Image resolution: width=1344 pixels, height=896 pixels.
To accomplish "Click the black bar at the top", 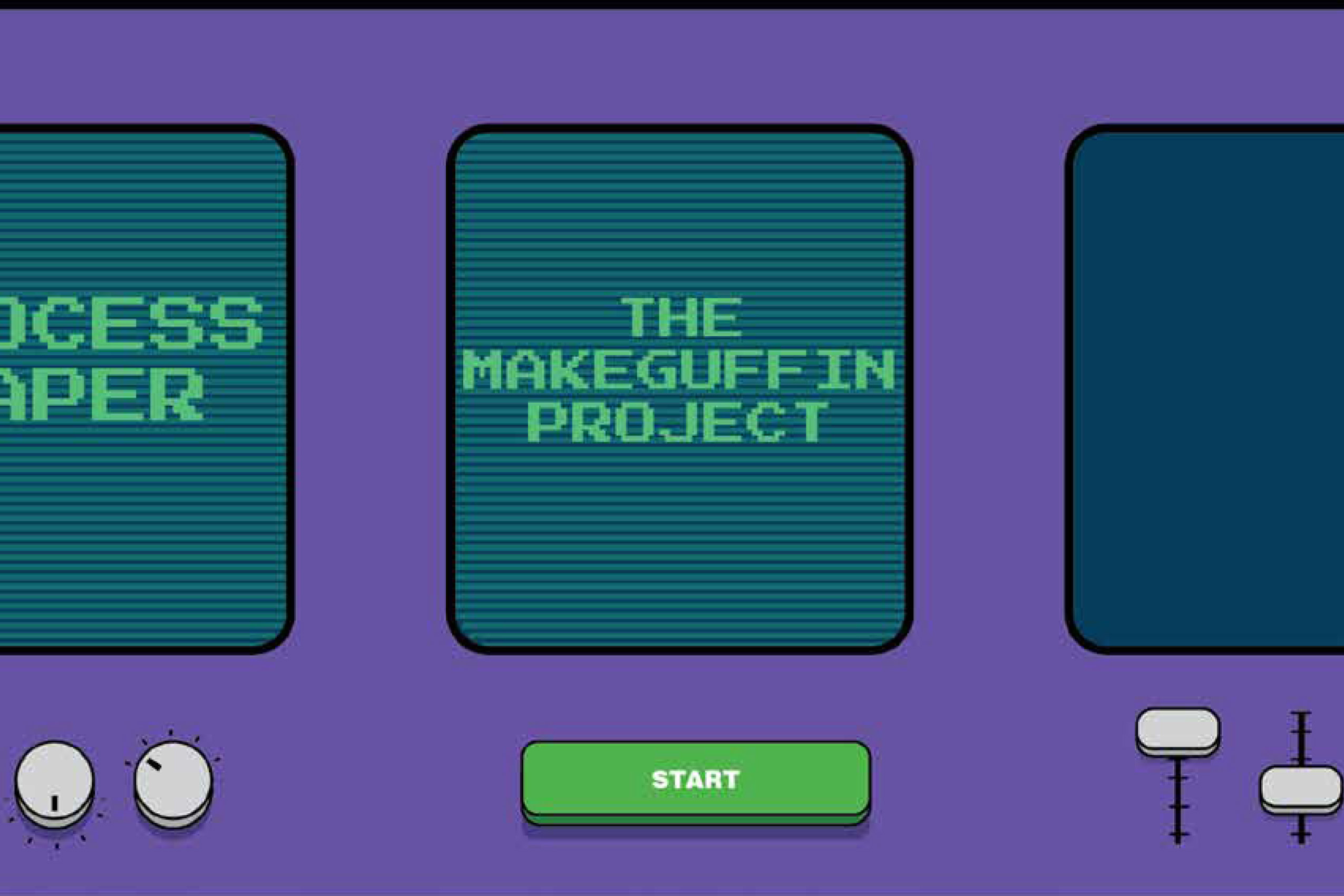I will click(x=672, y=6).
